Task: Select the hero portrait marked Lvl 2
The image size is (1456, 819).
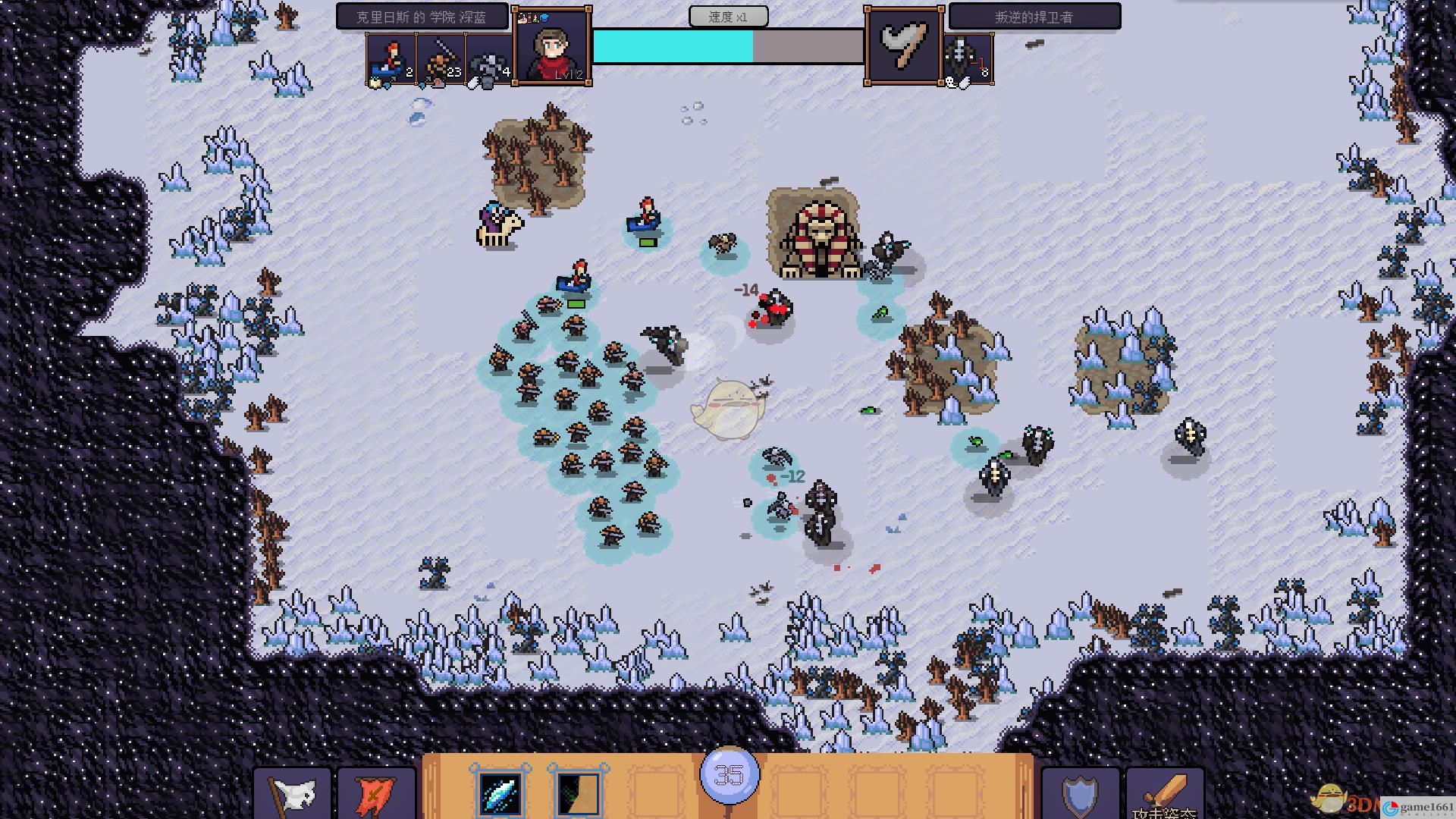Action: (x=551, y=47)
